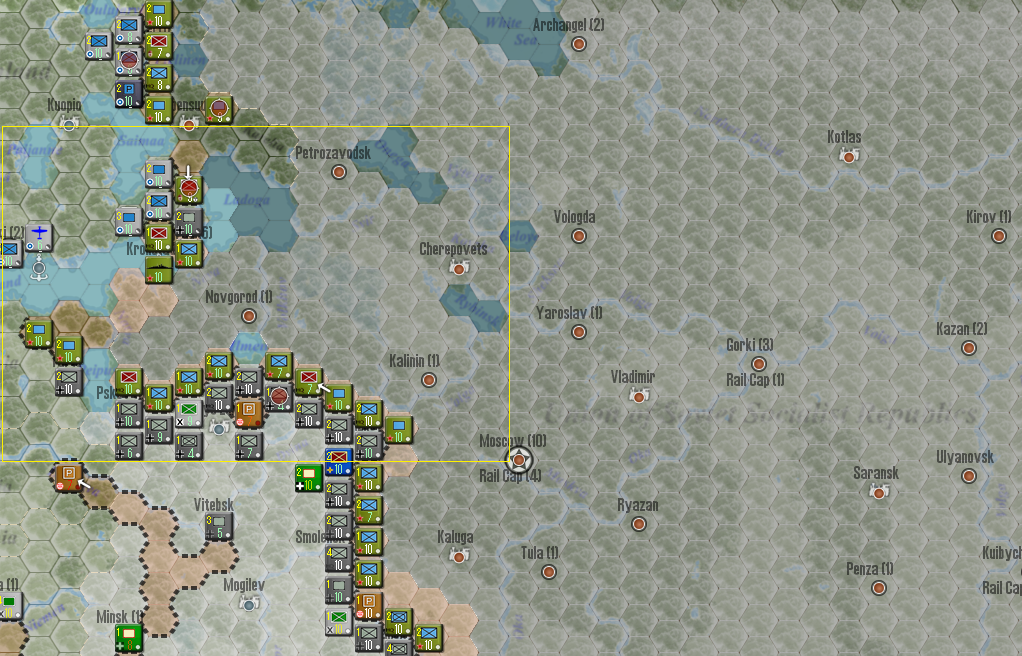Select the Kazan city marker
The height and width of the screenshot is (656, 1022).
pos(968,348)
